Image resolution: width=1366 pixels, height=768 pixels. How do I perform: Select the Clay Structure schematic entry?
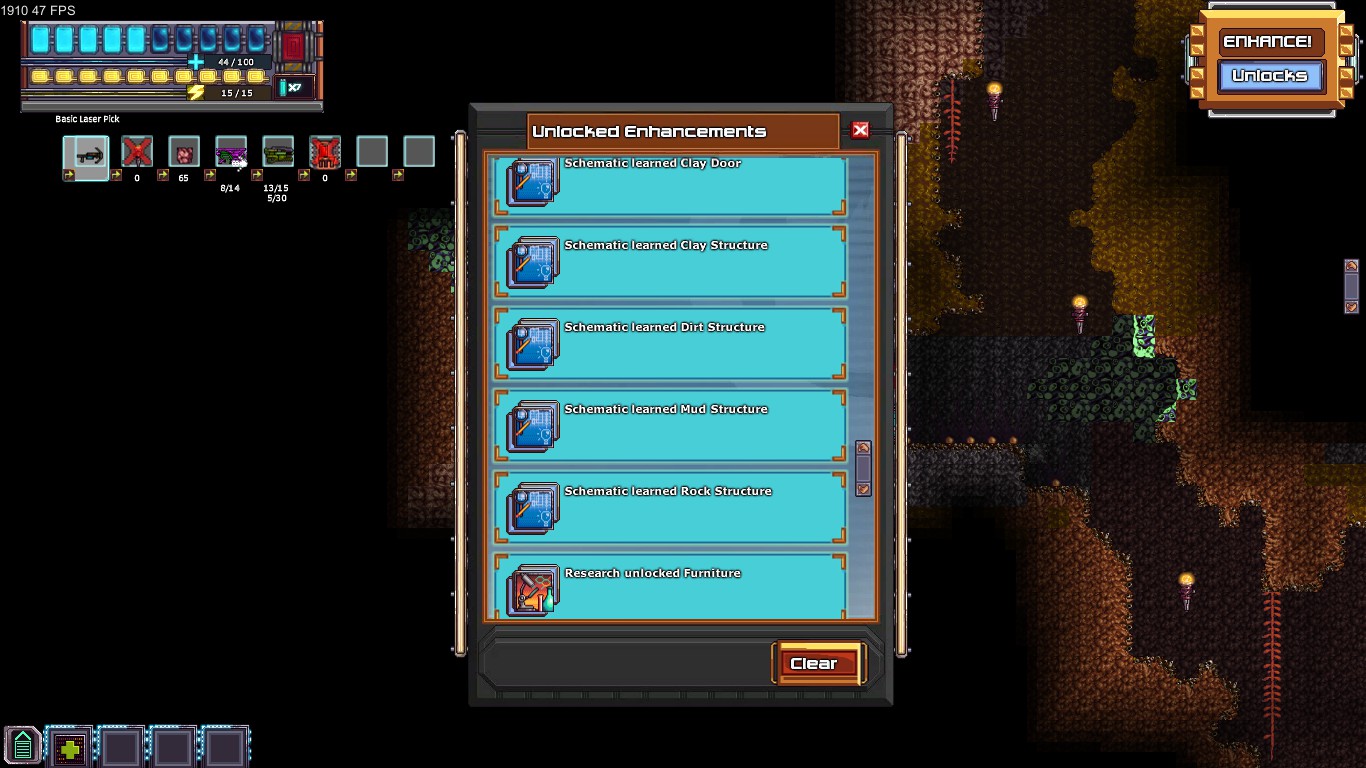click(x=670, y=262)
